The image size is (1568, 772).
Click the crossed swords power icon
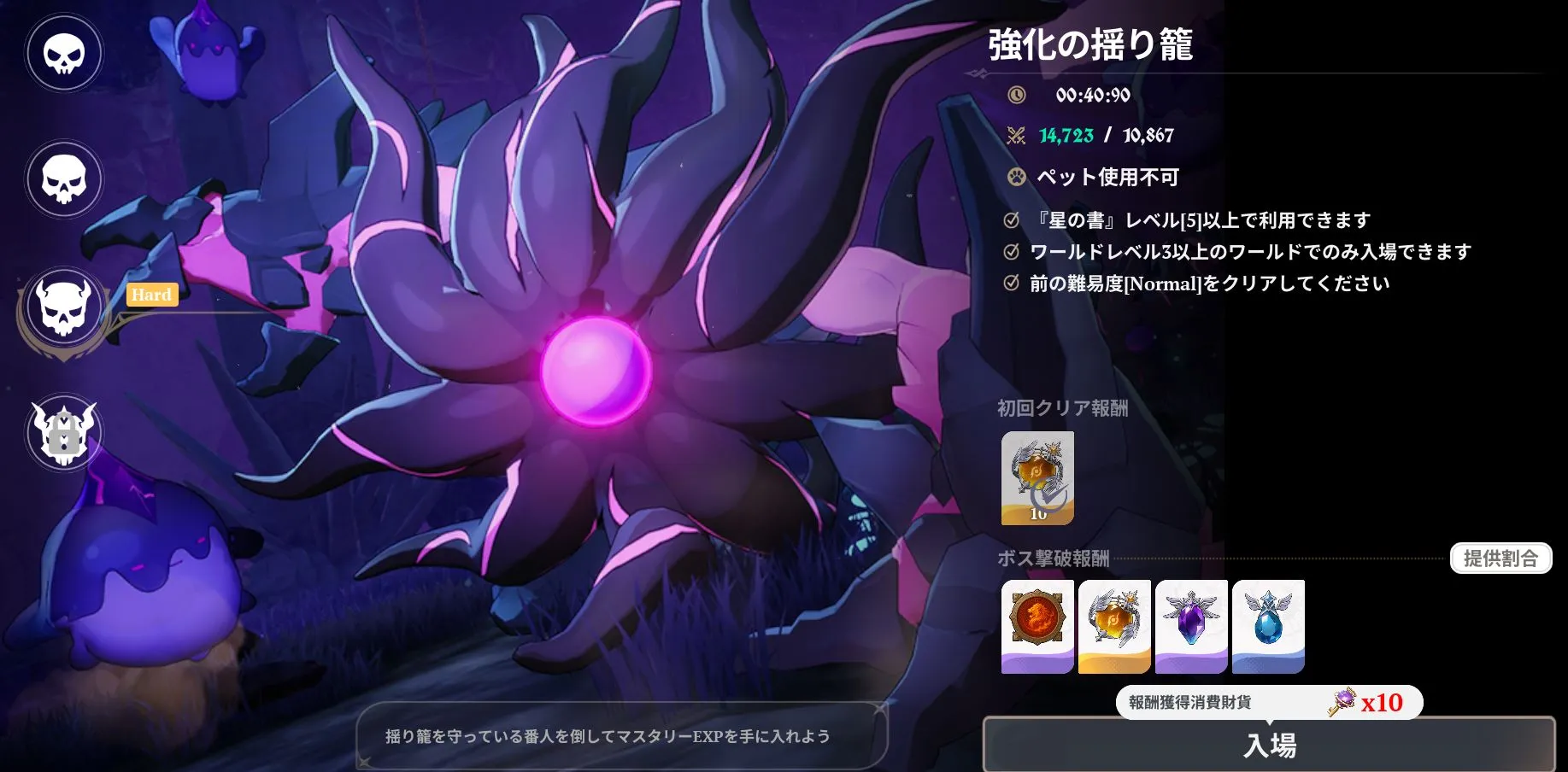pyautogui.click(x=1015, y=134)
